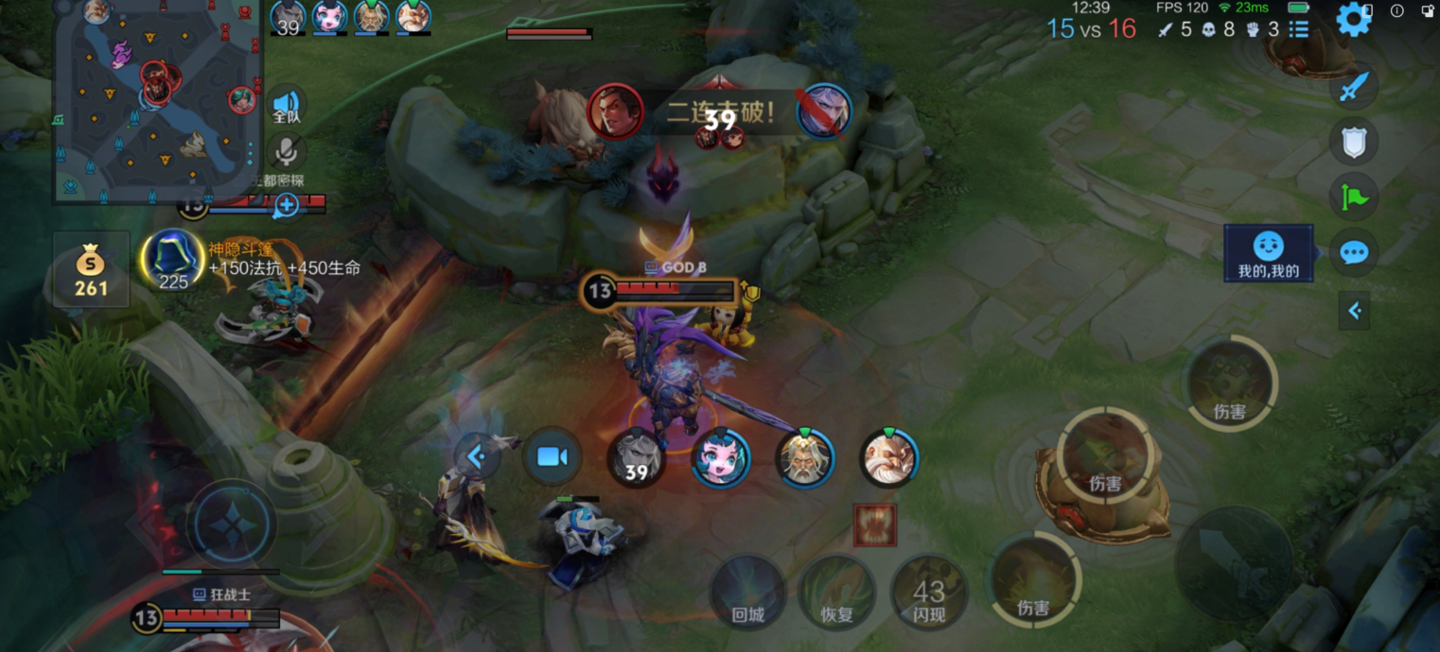Collapse the teammate spectate bar arrow

[478, 457]
